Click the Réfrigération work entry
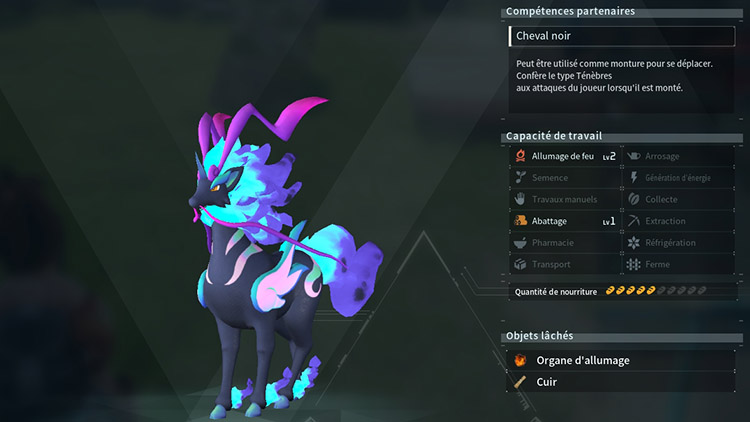 (x=678, y=243)
